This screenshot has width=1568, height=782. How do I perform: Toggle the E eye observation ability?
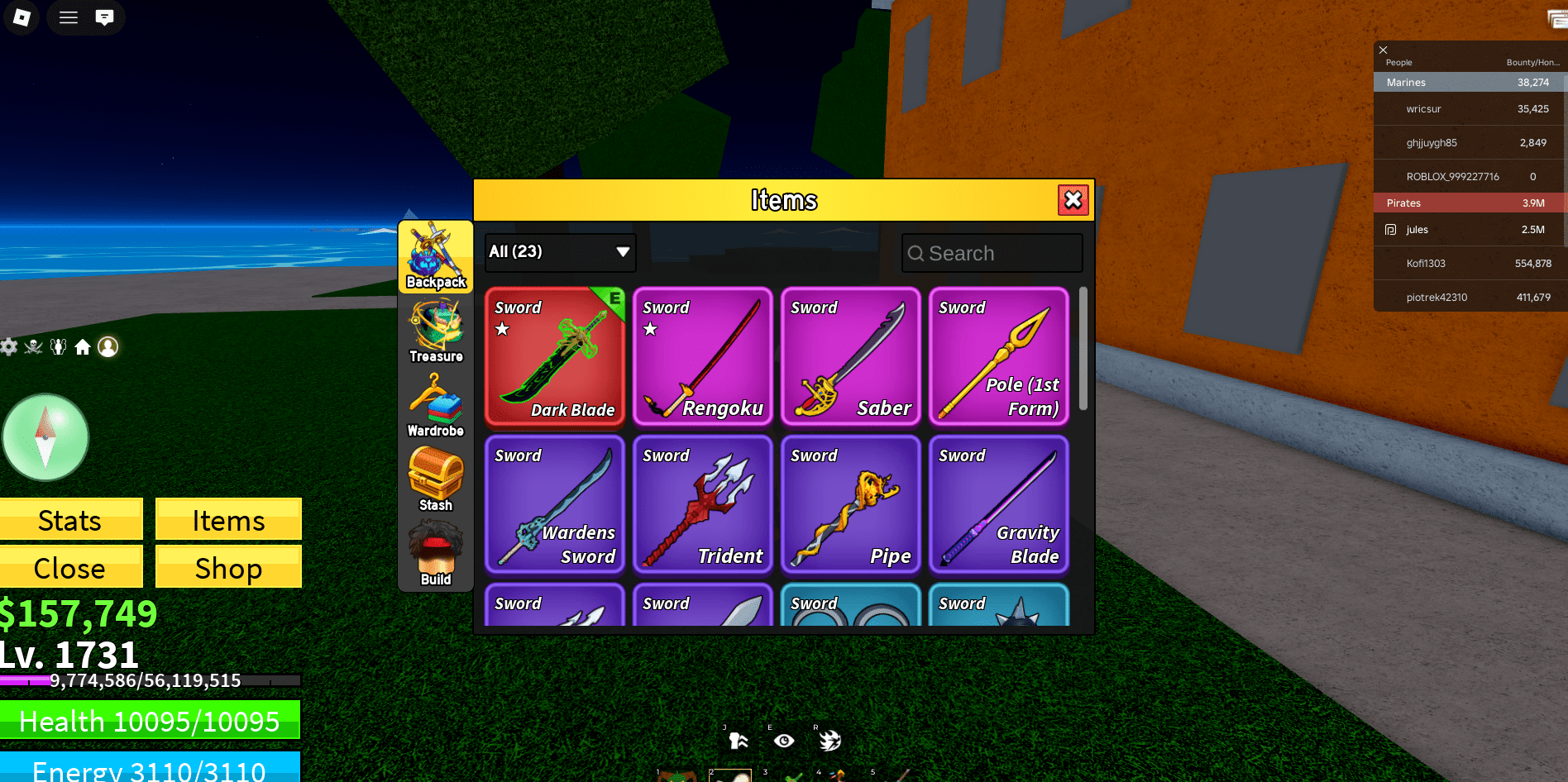[x=783, y=740]
